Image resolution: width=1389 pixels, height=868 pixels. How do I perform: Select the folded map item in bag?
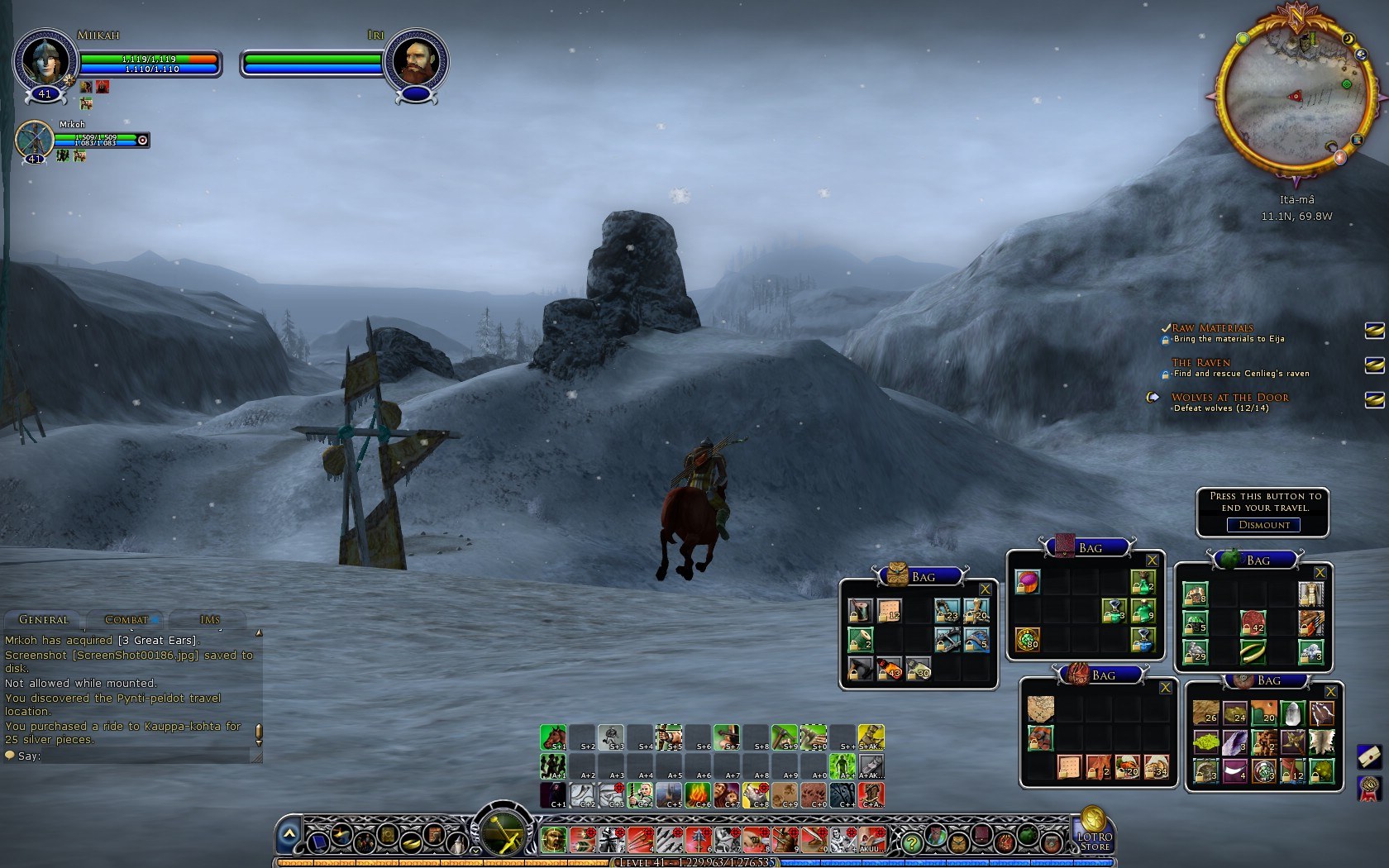(x=1041, y=708)
